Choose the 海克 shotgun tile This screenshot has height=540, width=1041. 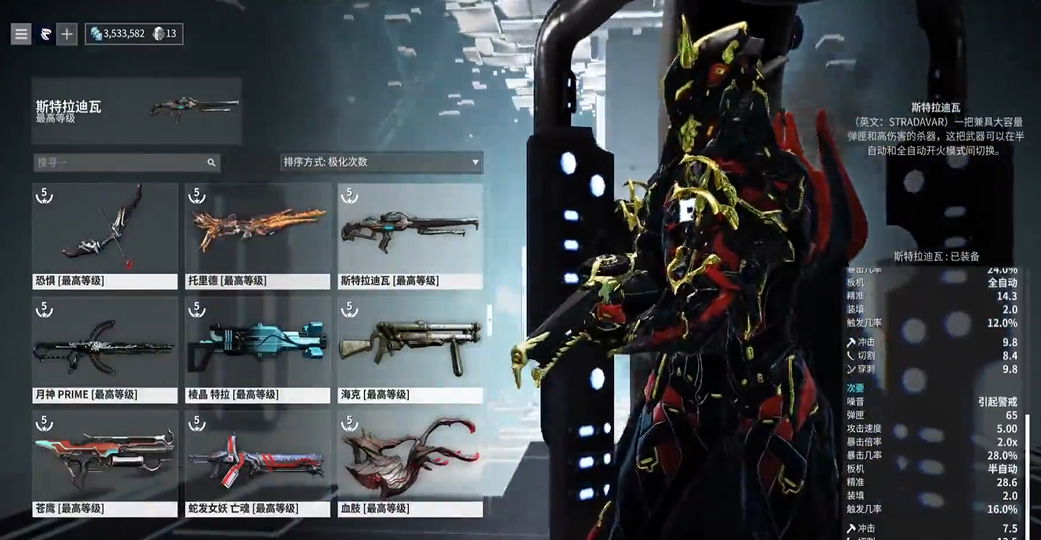(410, 349)
